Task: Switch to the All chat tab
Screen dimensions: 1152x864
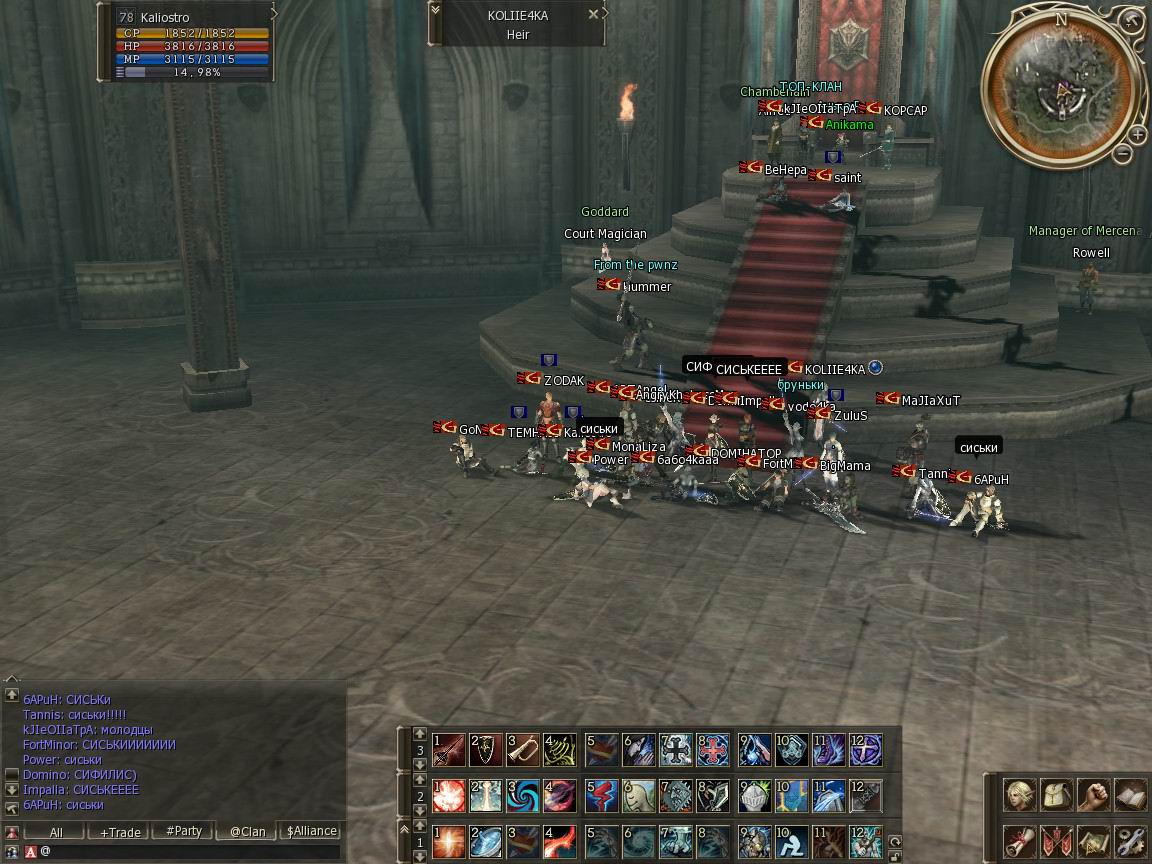Action: click(56, 832)
